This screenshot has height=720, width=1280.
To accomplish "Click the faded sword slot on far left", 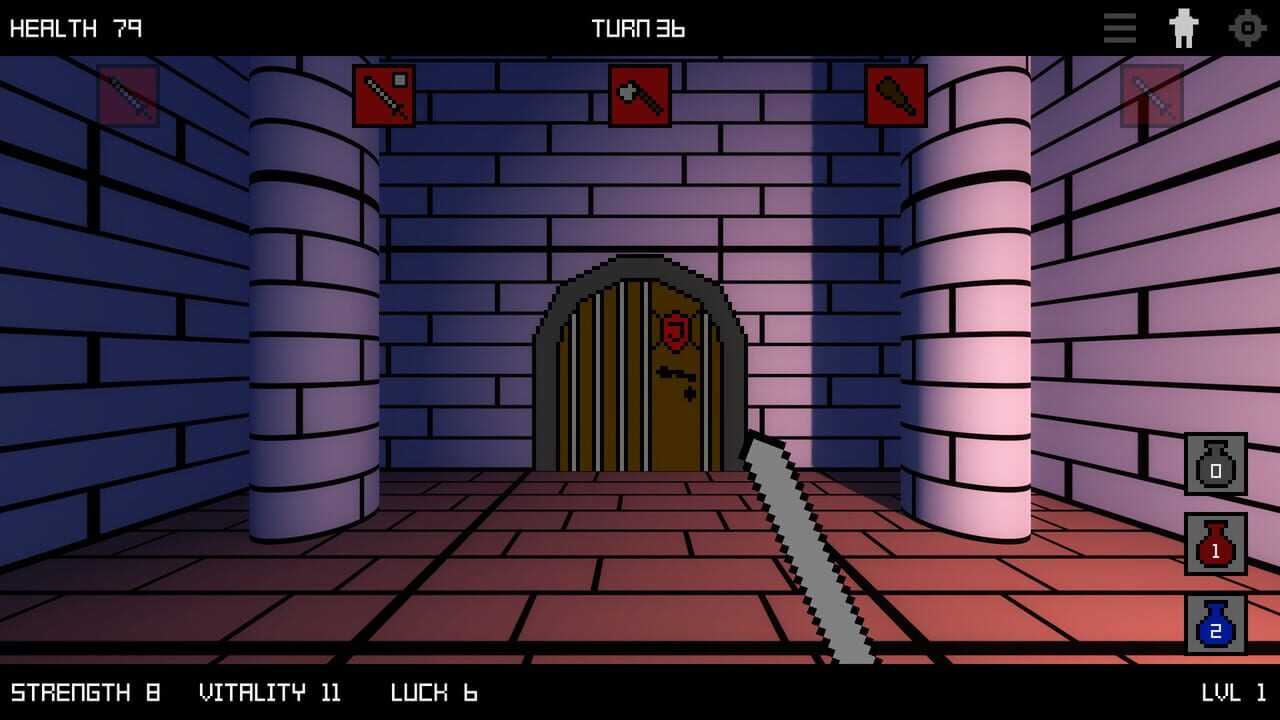I will tap(130, 96).
